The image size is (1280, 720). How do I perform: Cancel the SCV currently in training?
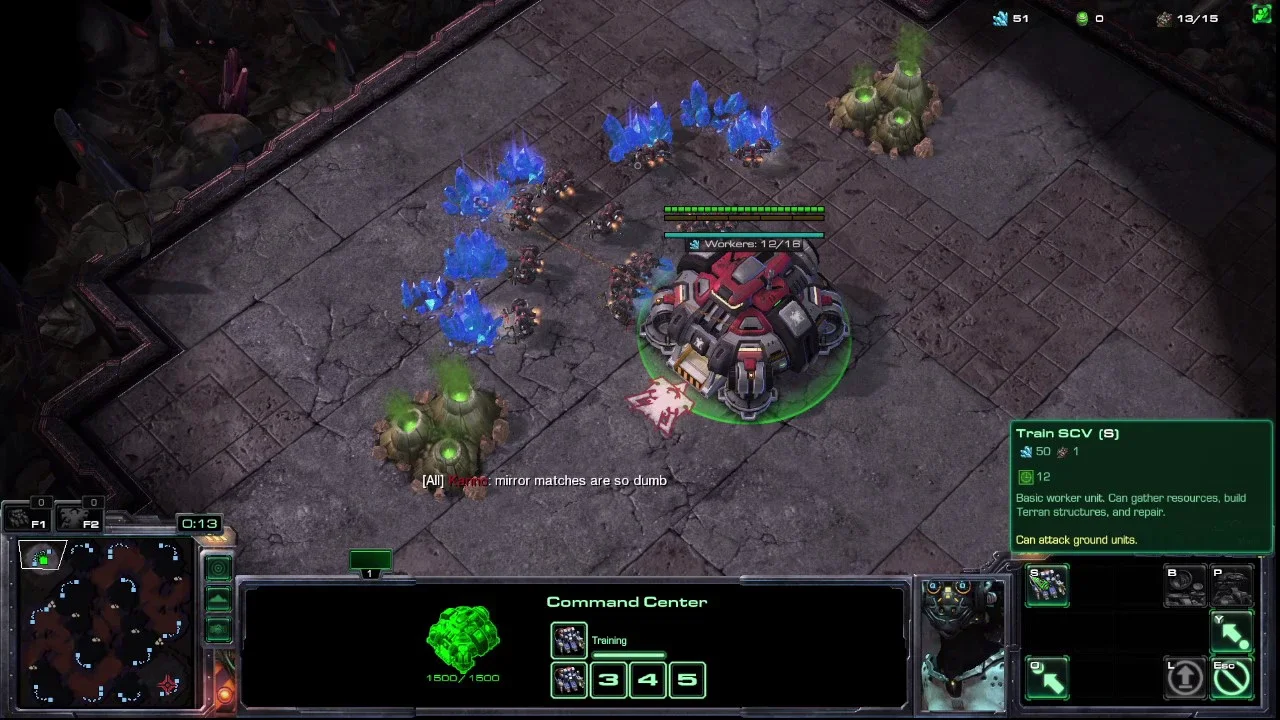(x=569, y=640)
